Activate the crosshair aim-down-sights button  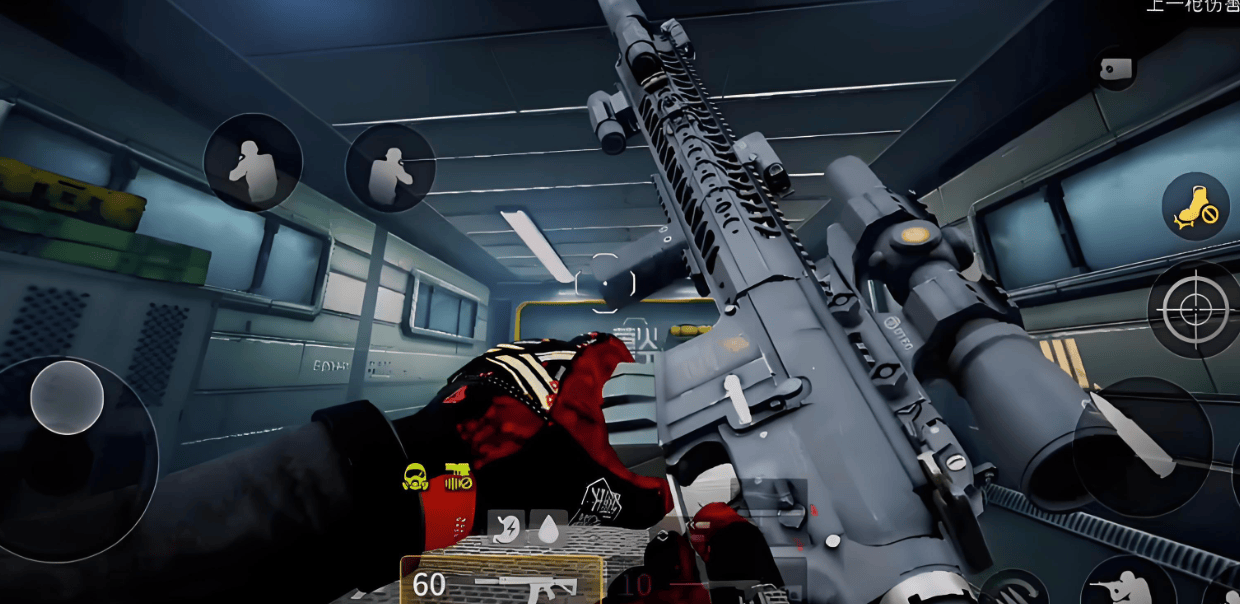tap(1194, 310)
